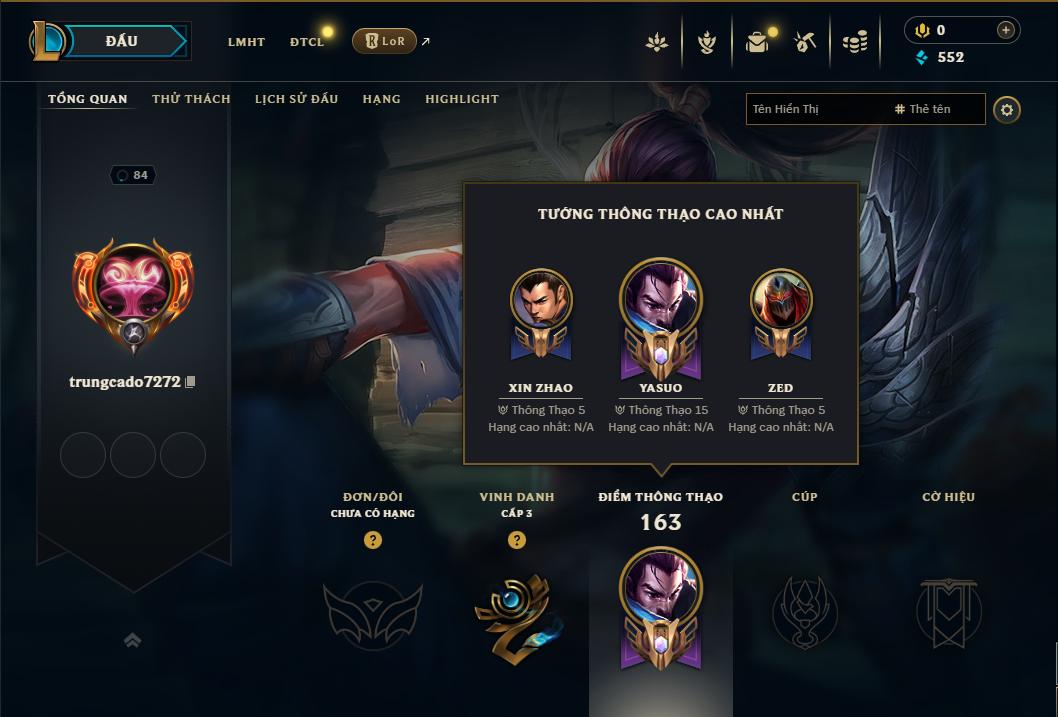Copy the trungcado7272 summoner name
This screenshot has width=1058, height=717.
coord(190,382)
